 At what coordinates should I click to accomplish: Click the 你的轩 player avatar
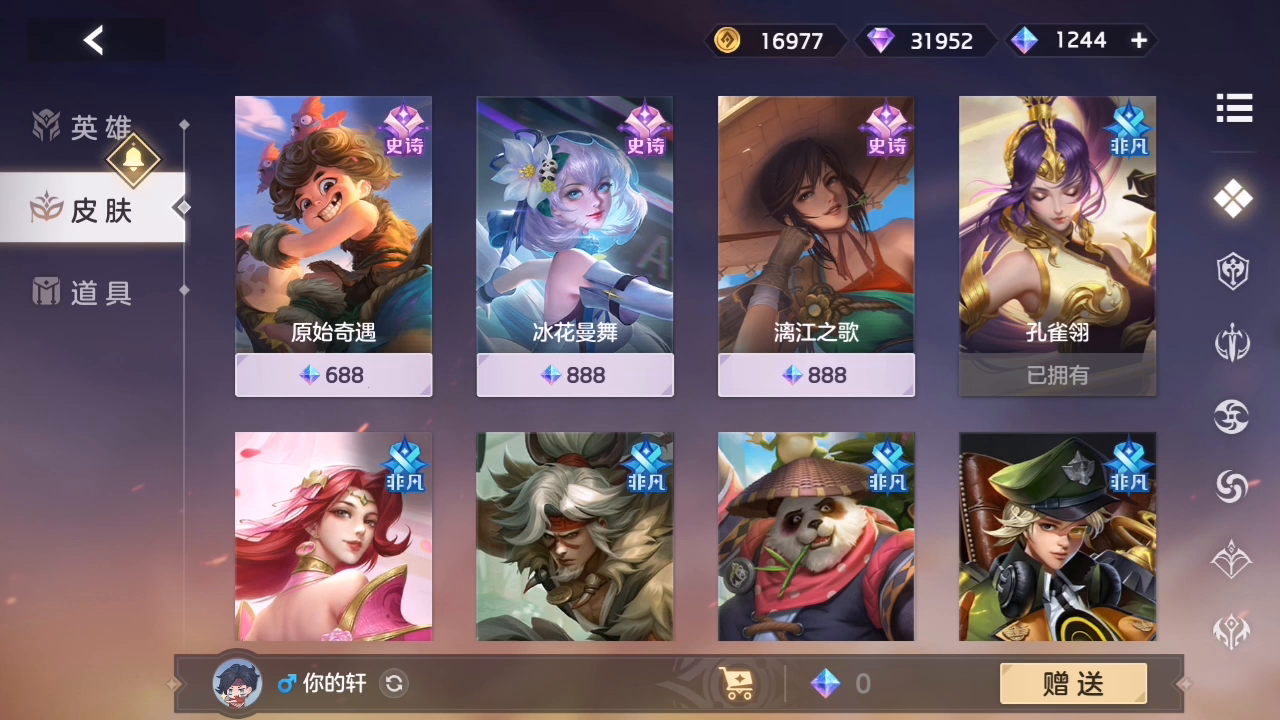coord(237,683)
